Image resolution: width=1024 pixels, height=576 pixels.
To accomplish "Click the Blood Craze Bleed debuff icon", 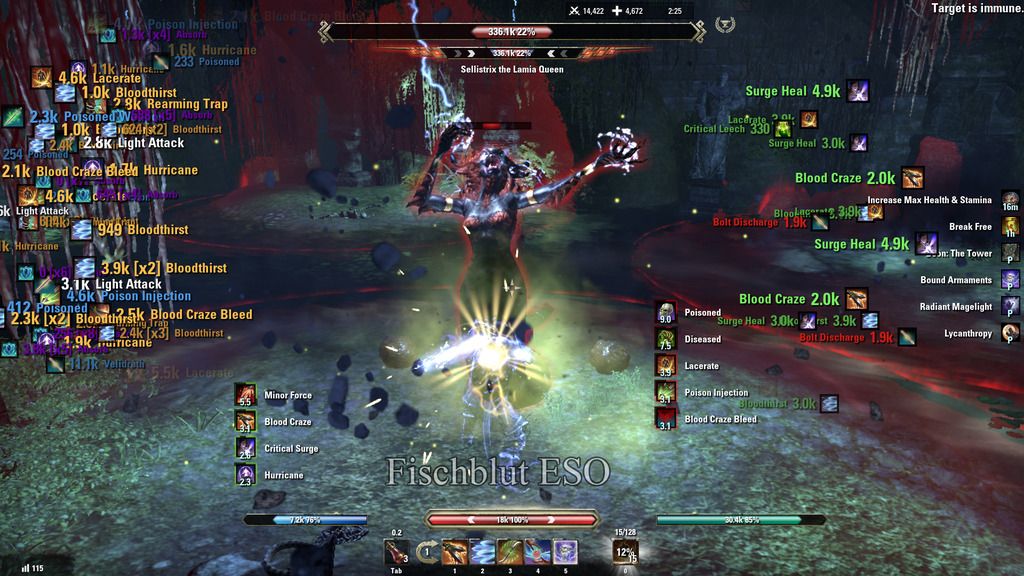I will tap(666, 419).
